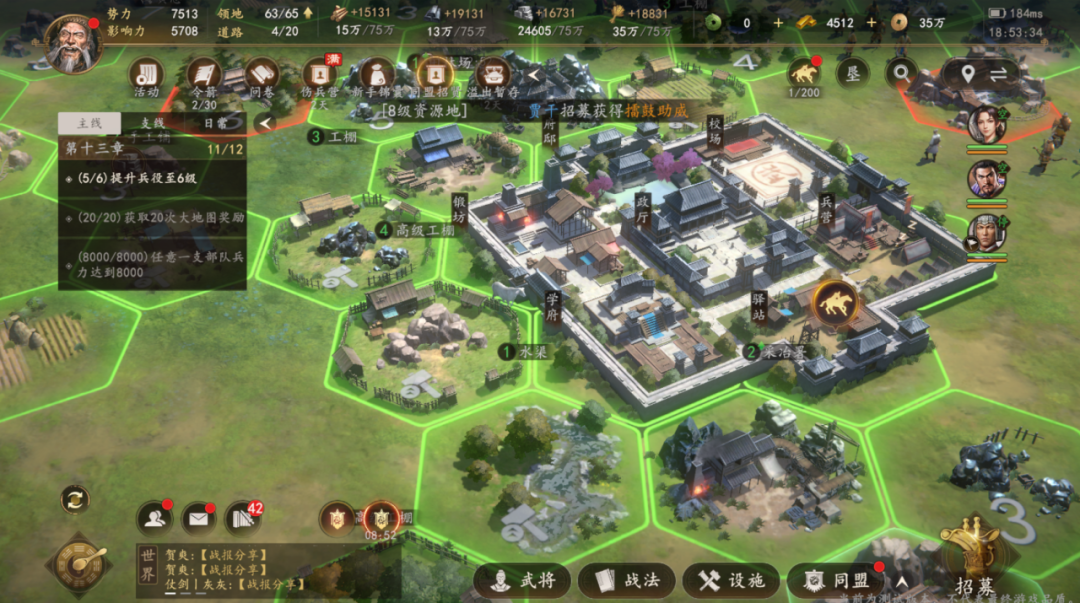
Task: Open the cavalry horse icon showing 1/200
Action: 803,72
